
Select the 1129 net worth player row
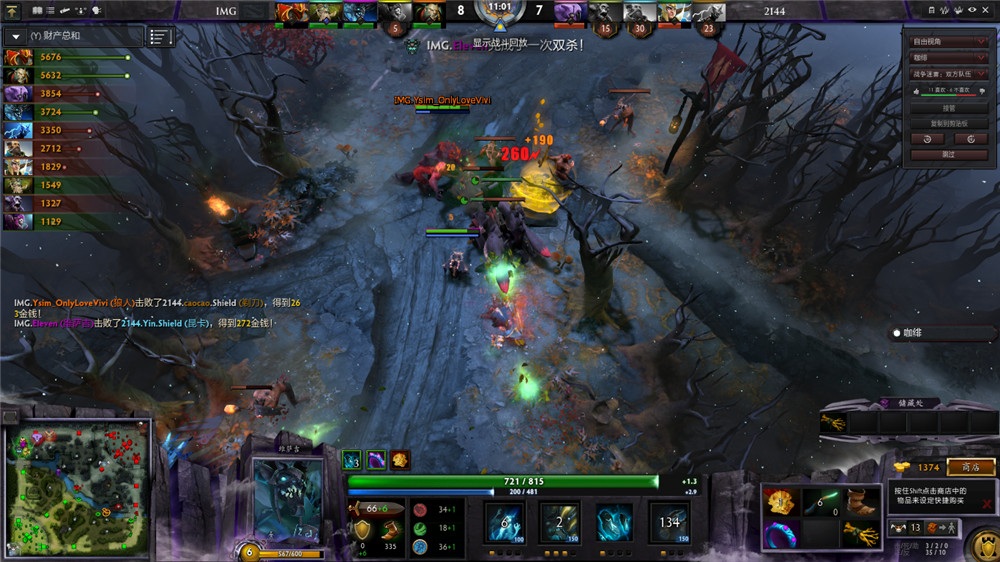pyautogui.click(x=68, y=221)
